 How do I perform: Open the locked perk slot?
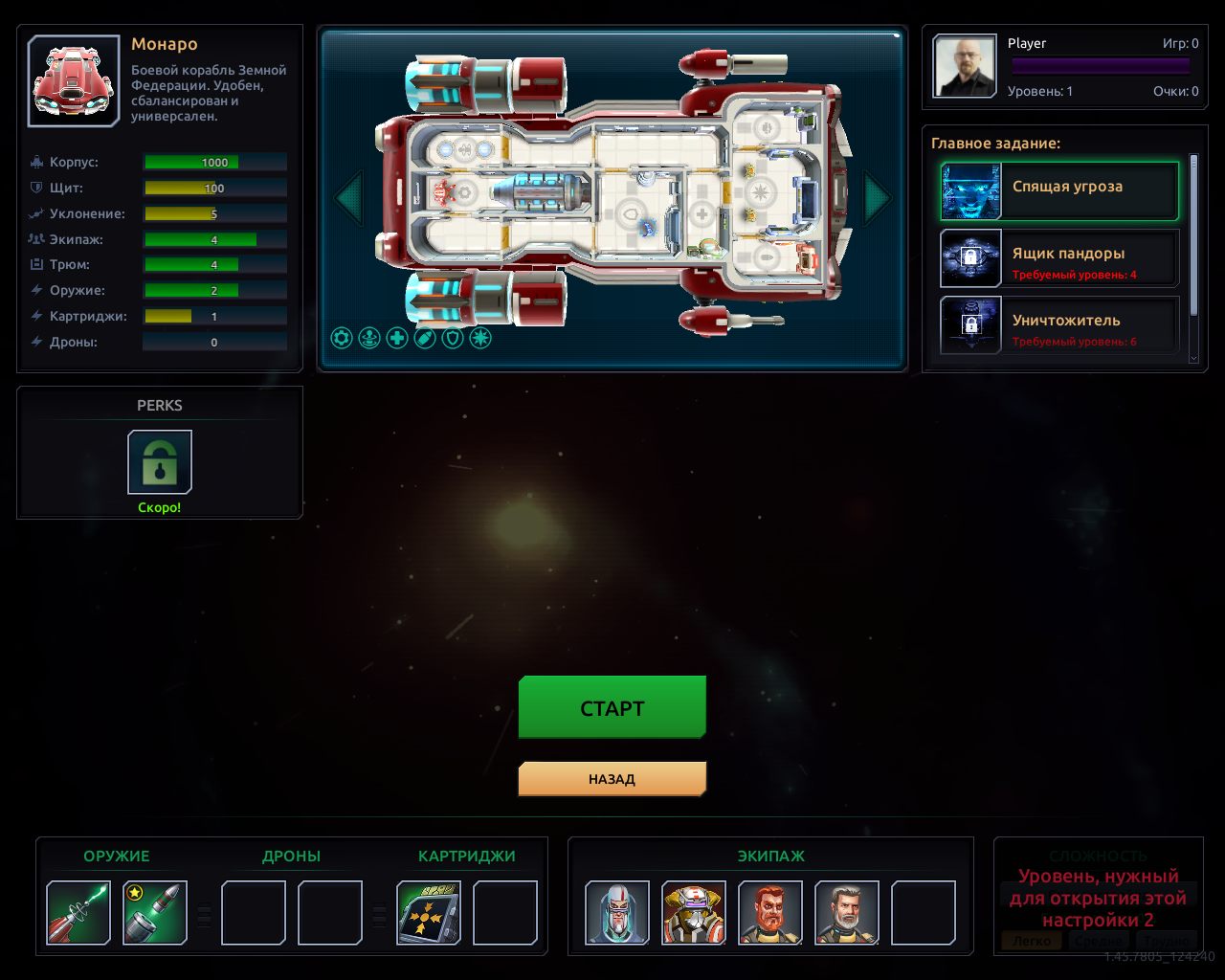click(x=160, y=461)
